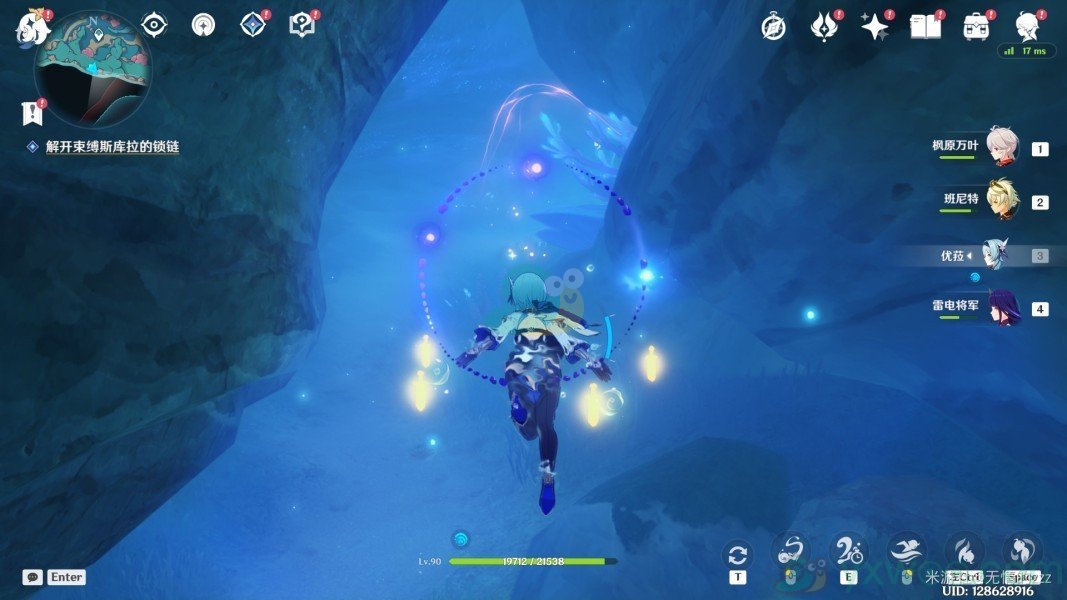The image size is (1067, 600).
Task: Open the compass icon in the top-right bar
Action: click(773, 27)
